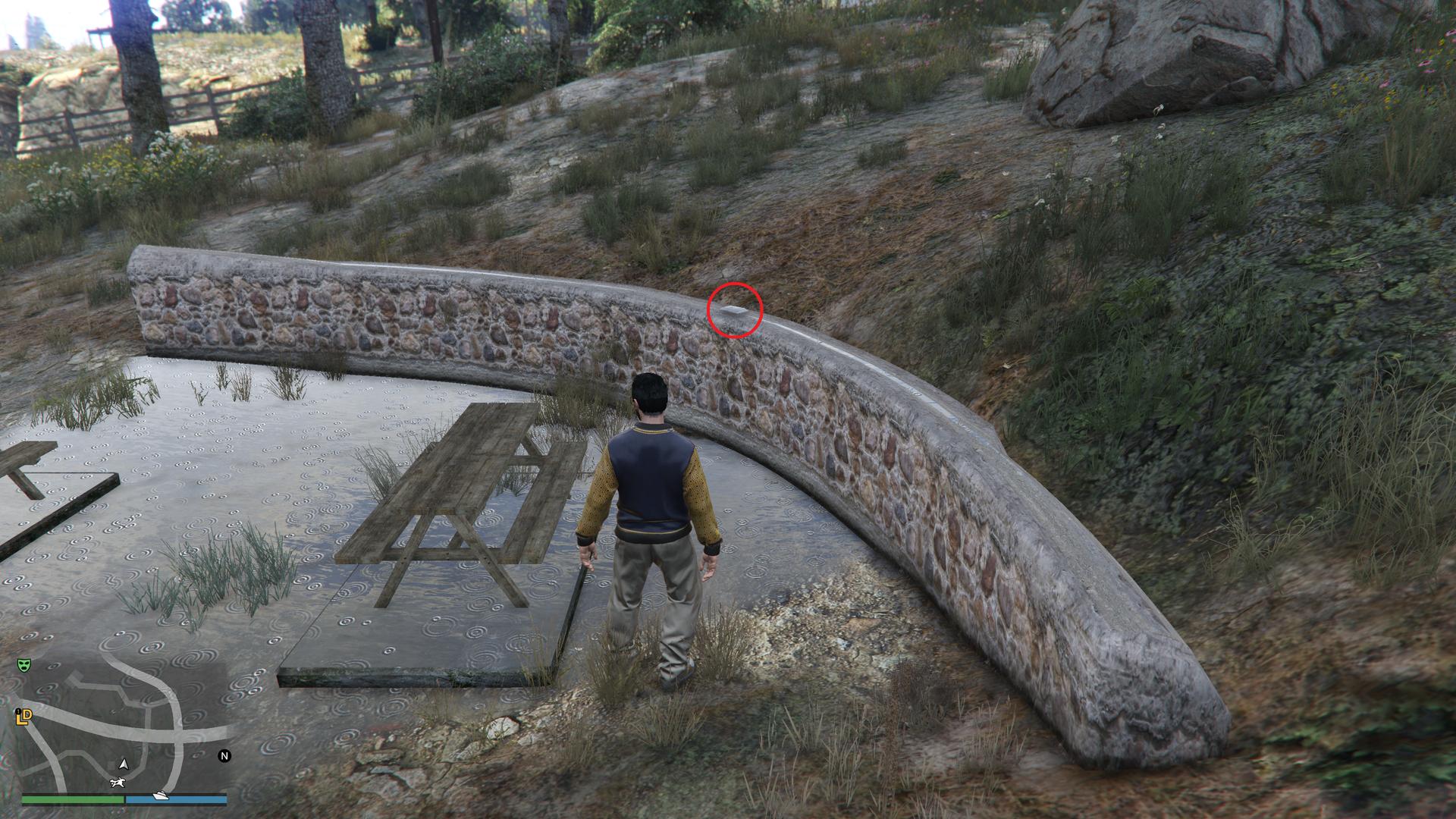Click the green mask blip on minimap

click(x=24, y=665)
